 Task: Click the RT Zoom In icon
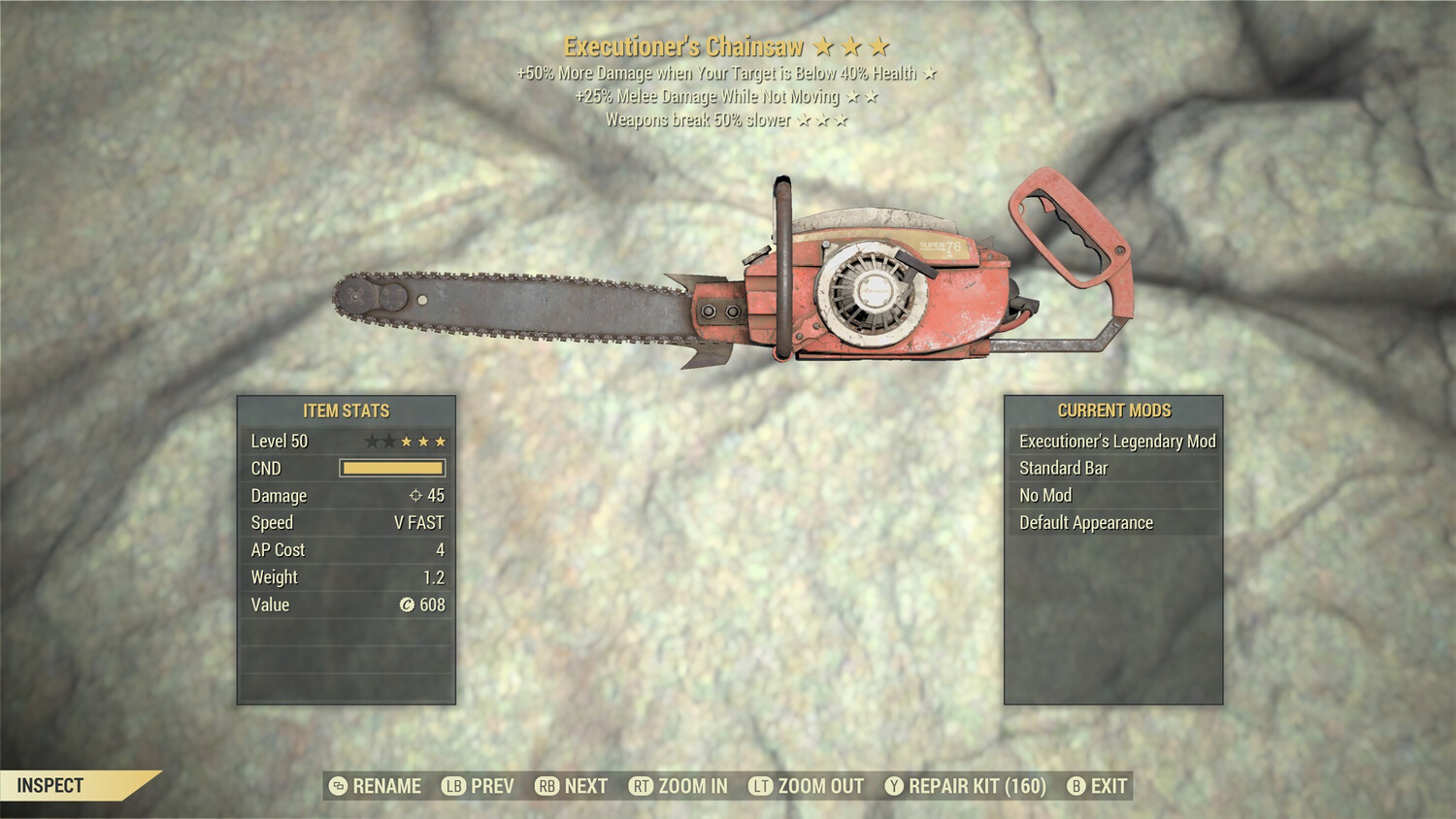(x=643, y=786)
